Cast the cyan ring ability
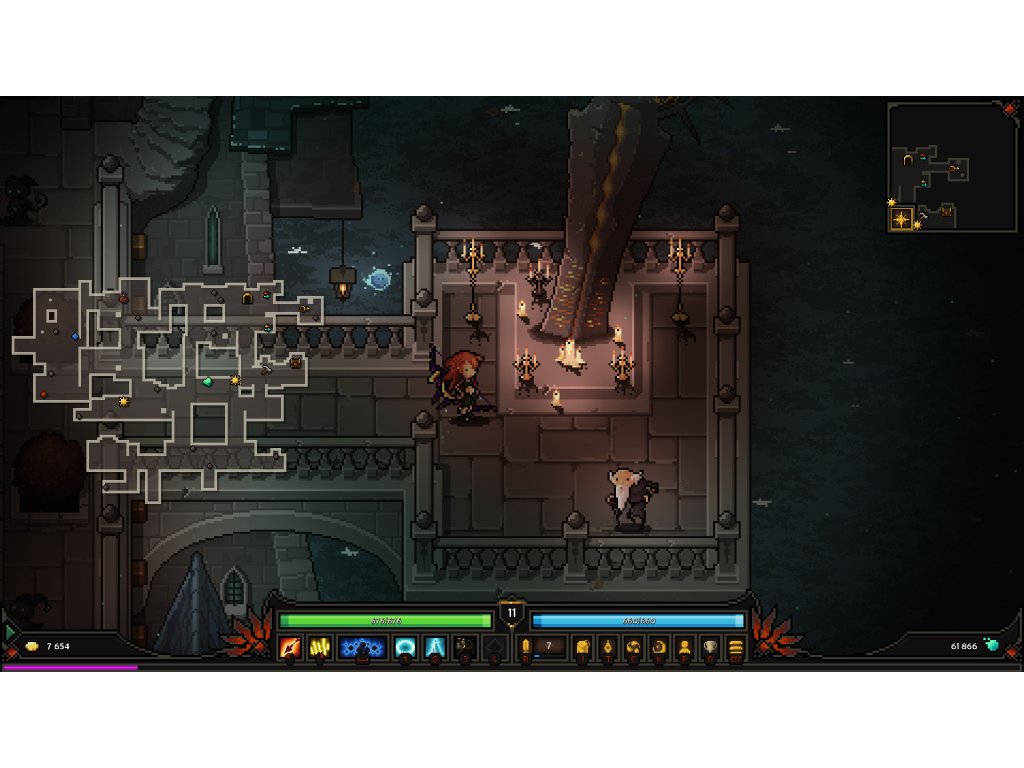1024x768 pixels. [x=406, y=647]
